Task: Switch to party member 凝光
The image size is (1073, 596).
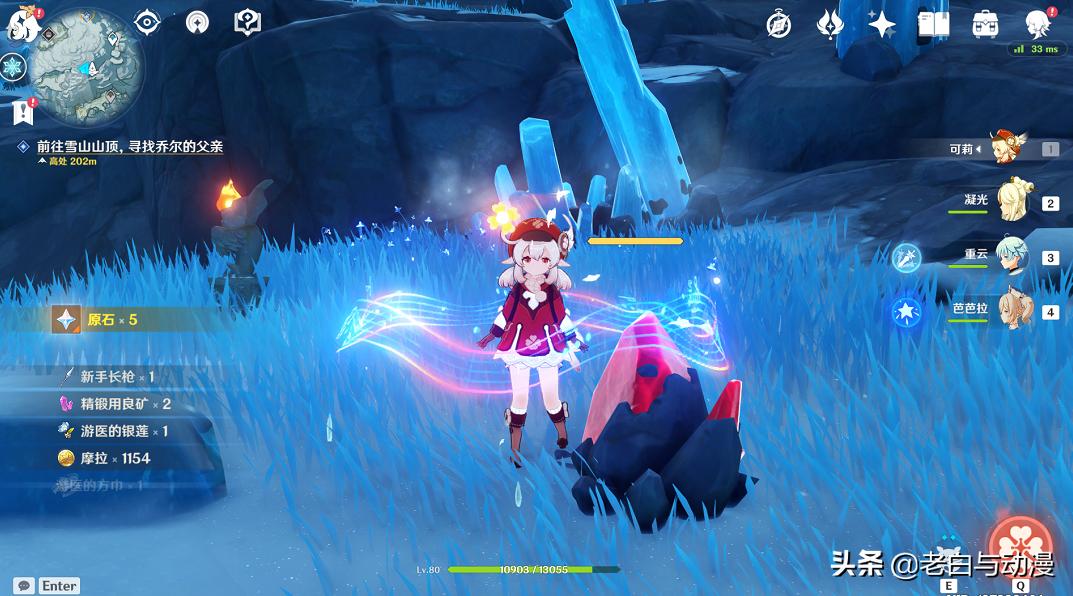Action: click(1015, 201)
